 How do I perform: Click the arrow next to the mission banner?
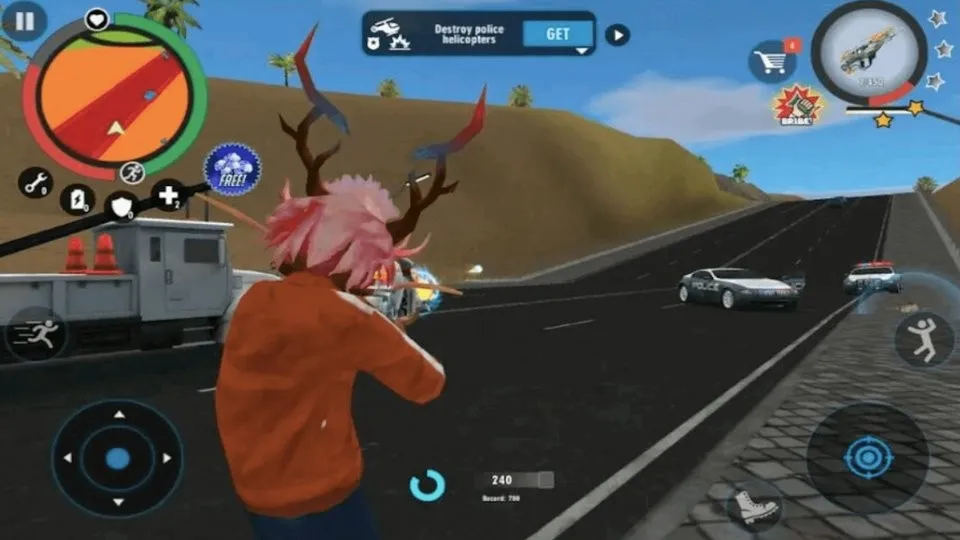(x=618, y=35)
